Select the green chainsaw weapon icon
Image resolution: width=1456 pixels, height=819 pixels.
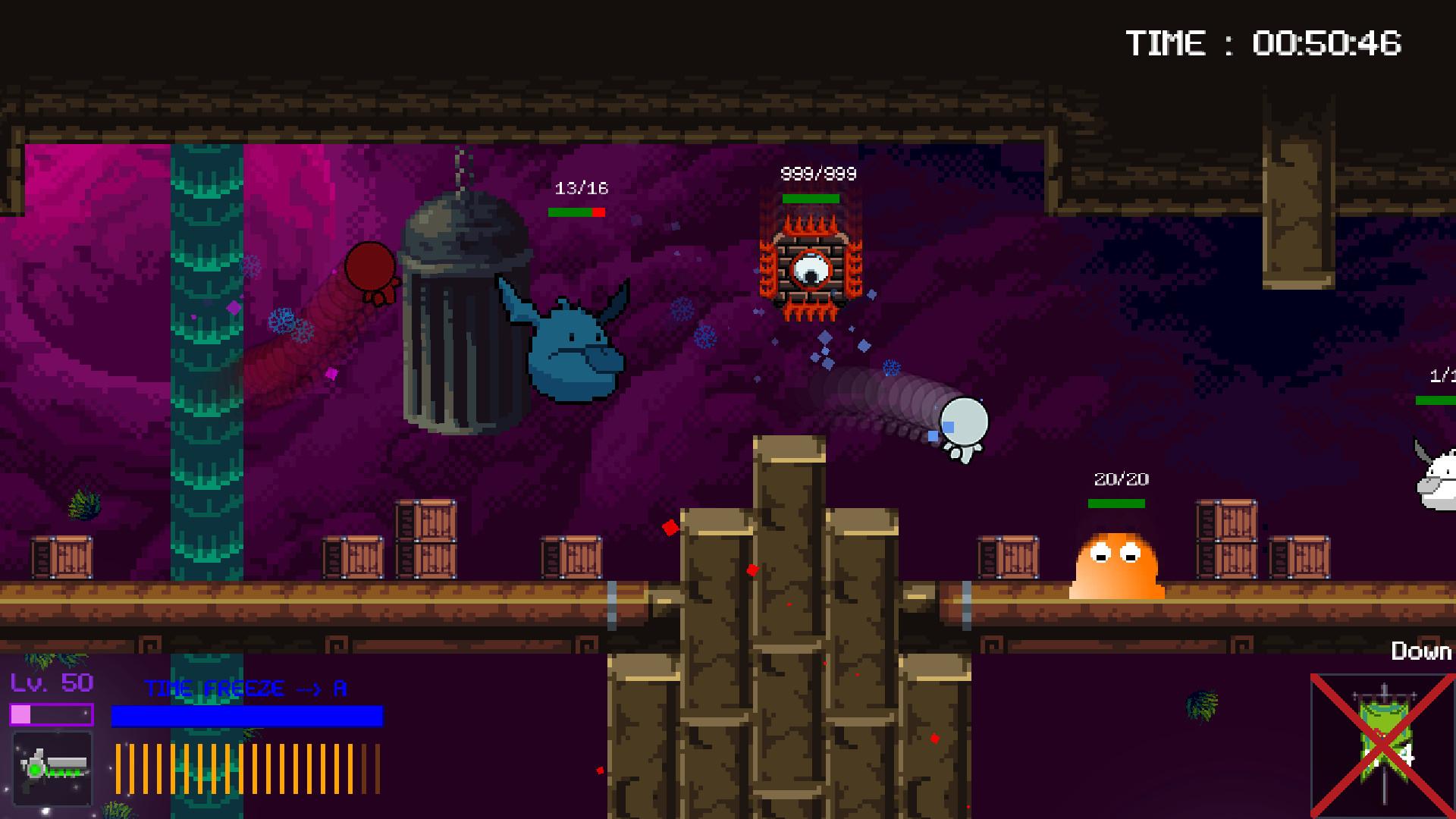tap(52, 767)
